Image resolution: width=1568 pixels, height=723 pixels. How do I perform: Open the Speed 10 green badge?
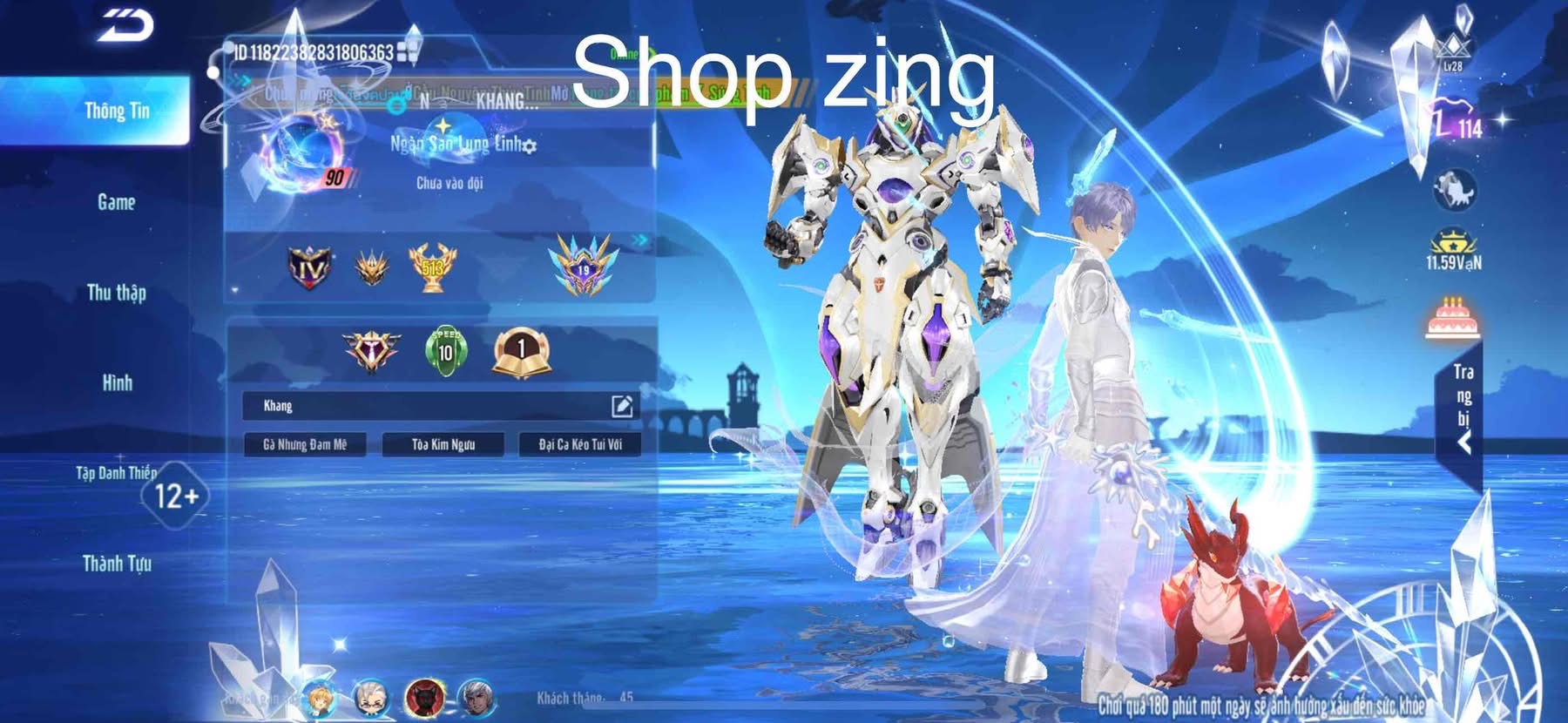click(445, 351)
